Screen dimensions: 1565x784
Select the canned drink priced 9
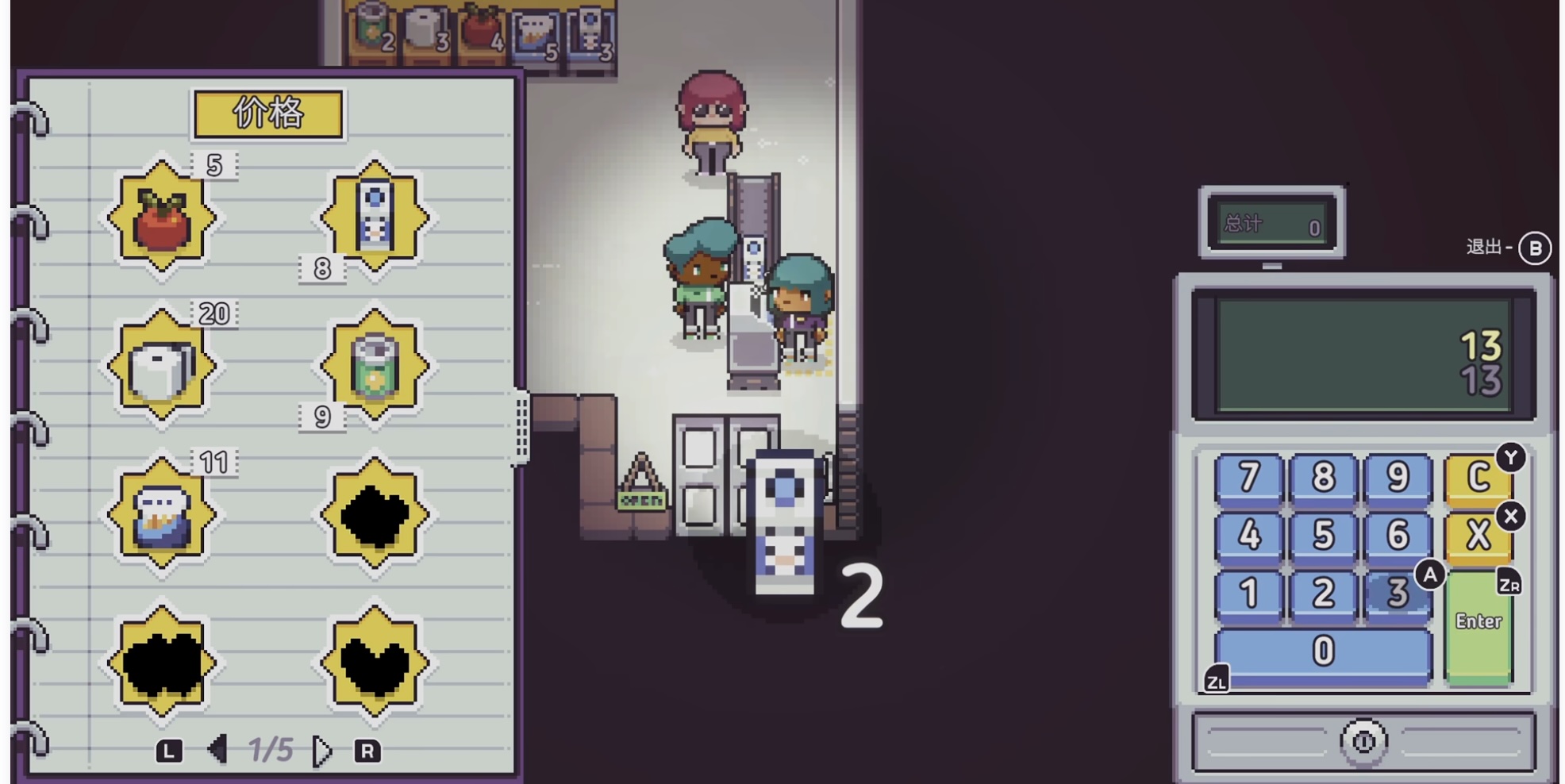(x=373, y=367)
